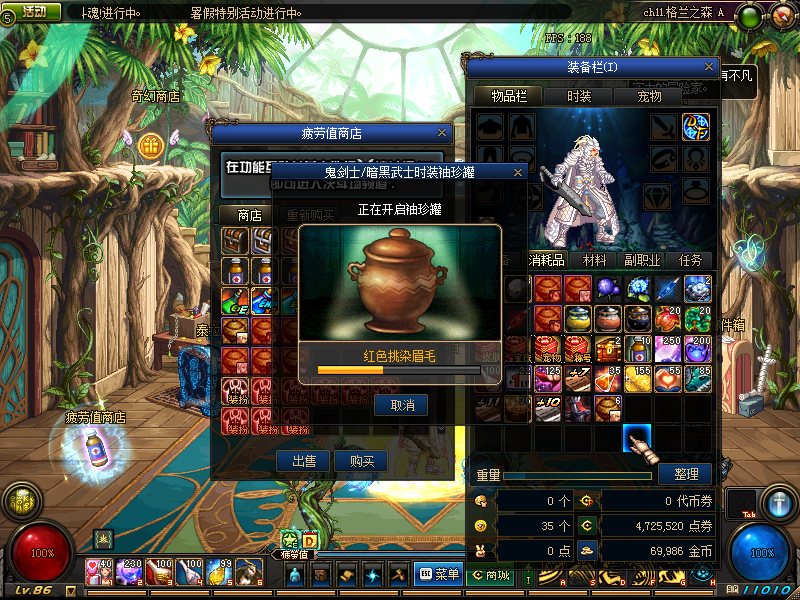Show the 副职业 sub-profession tab
Screen dimensions: 800x600
tap(643, 260)
